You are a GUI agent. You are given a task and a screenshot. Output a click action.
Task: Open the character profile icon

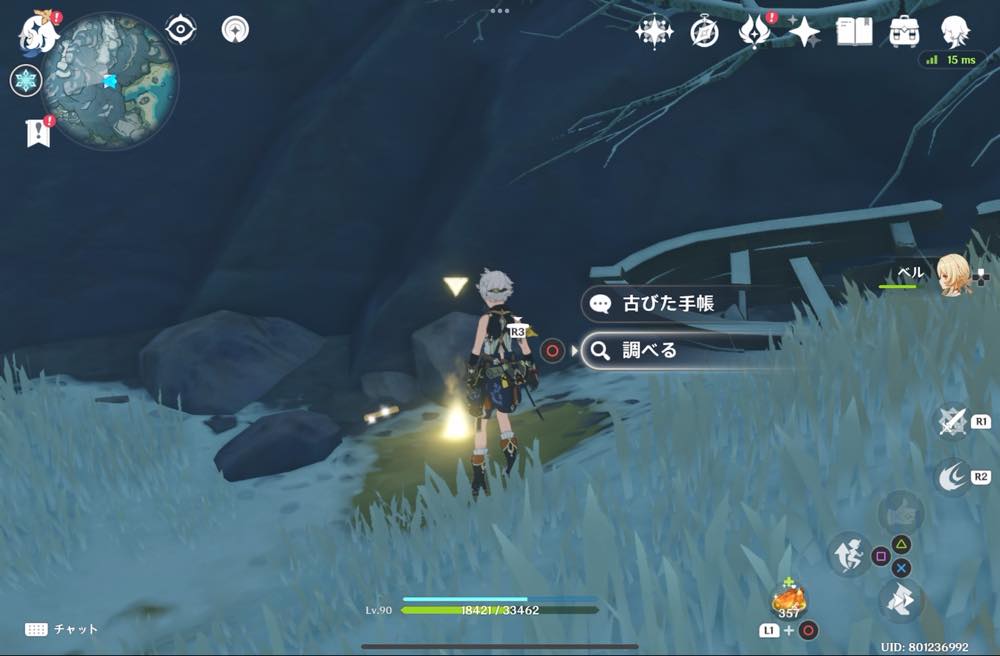point(955,32)
